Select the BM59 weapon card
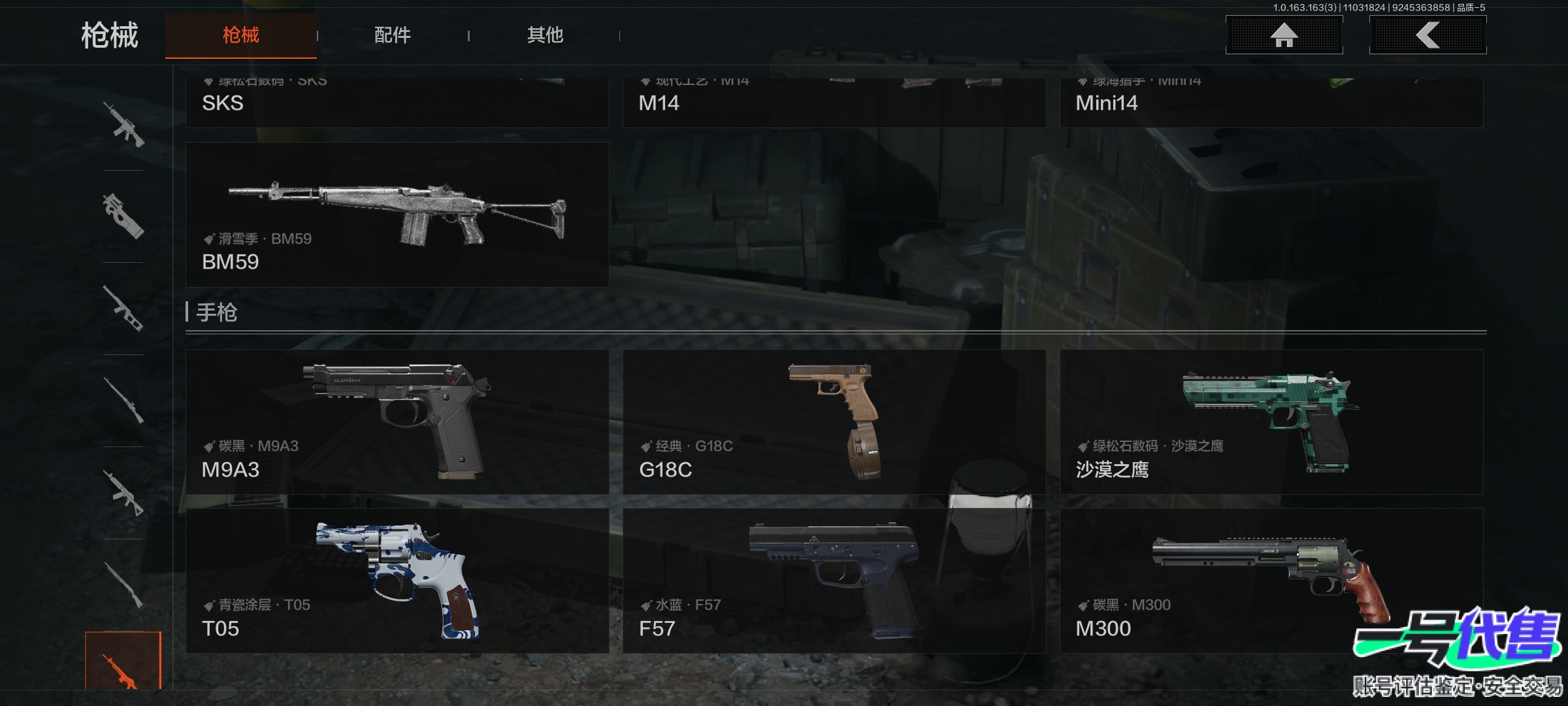The image size is (1568, 706). pos(397,214)
